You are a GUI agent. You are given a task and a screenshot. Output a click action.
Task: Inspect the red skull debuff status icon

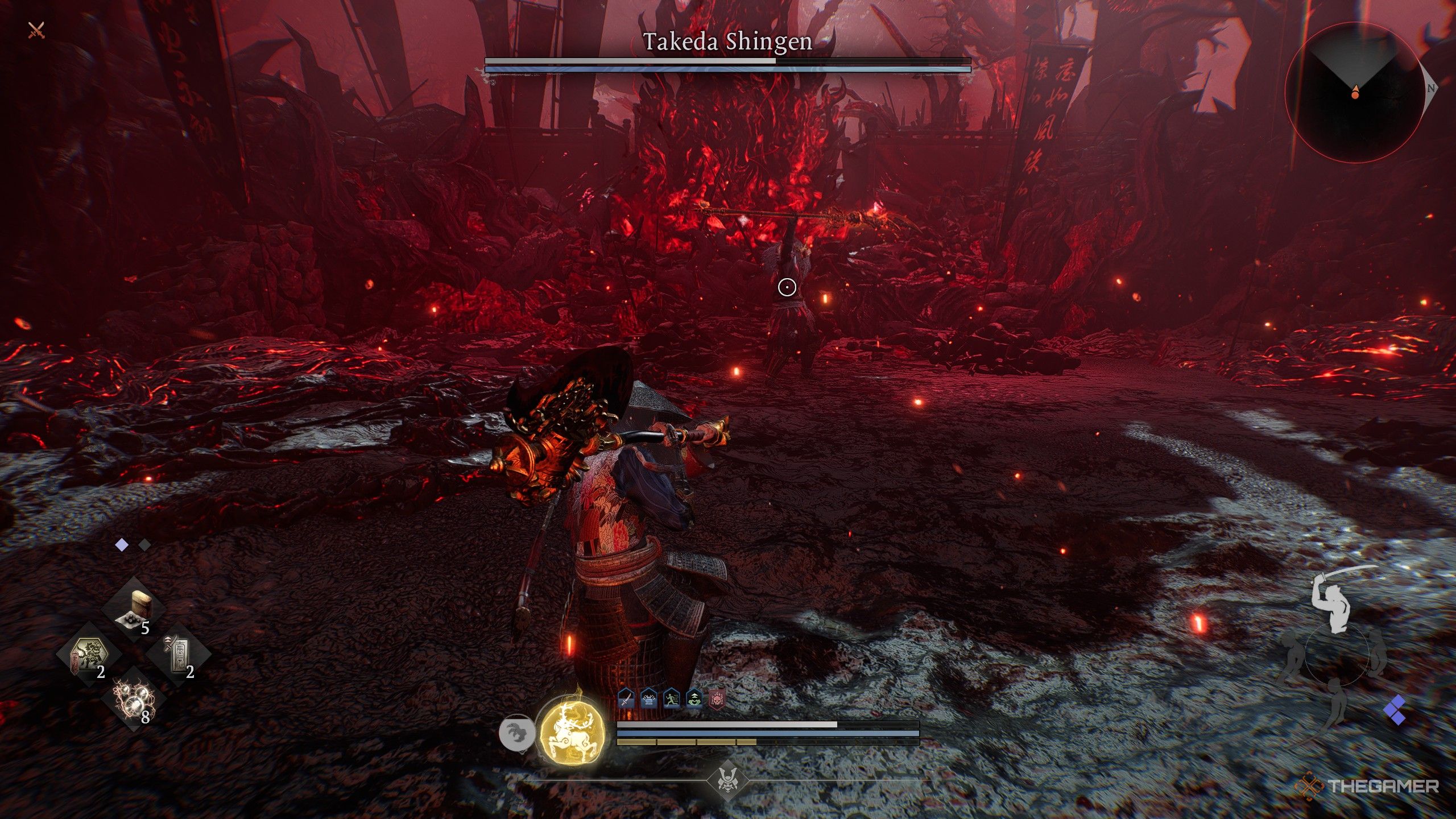tap(717, 698)
